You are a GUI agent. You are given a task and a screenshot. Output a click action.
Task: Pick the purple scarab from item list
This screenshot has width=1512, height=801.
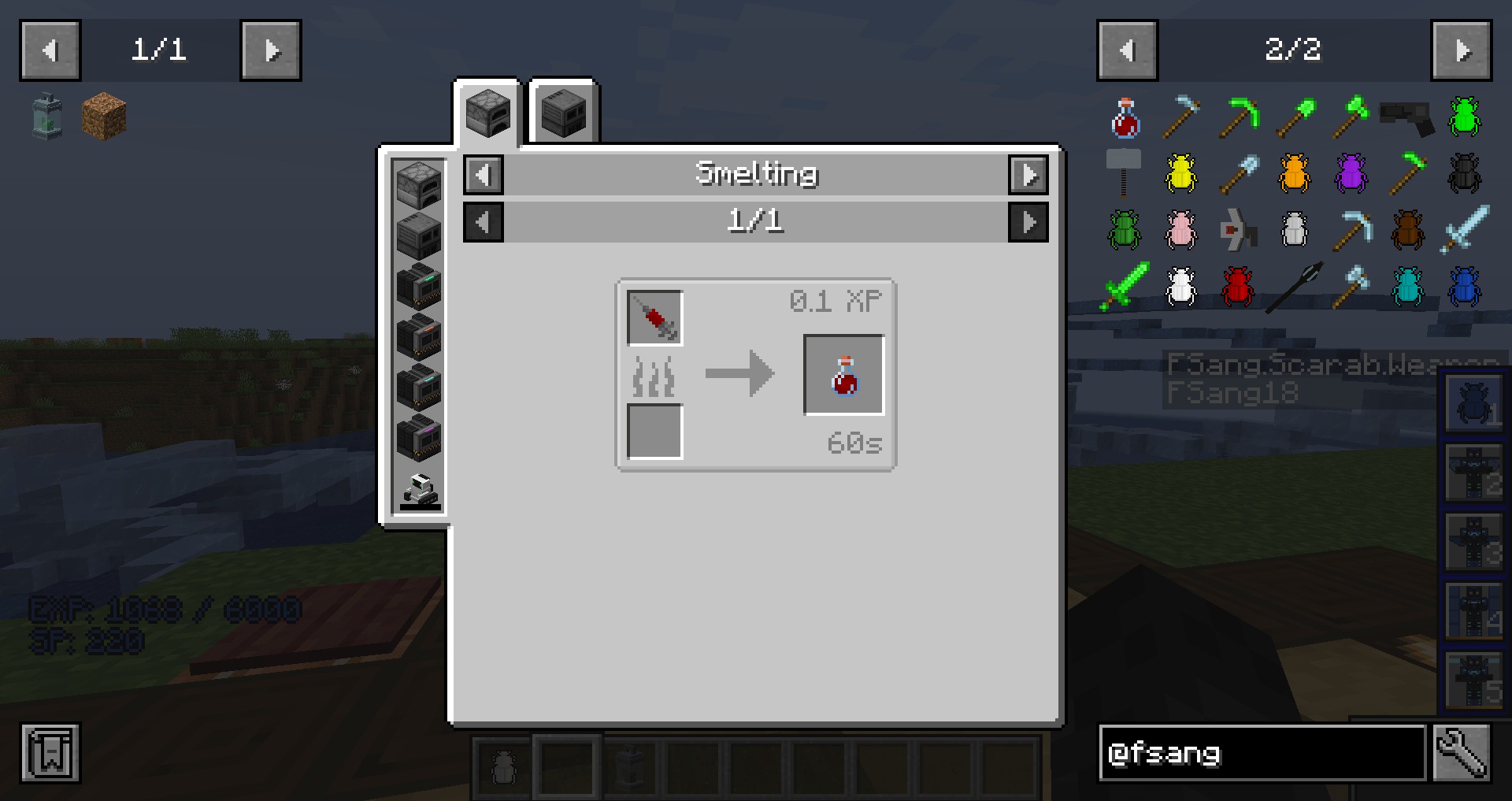1351,173
